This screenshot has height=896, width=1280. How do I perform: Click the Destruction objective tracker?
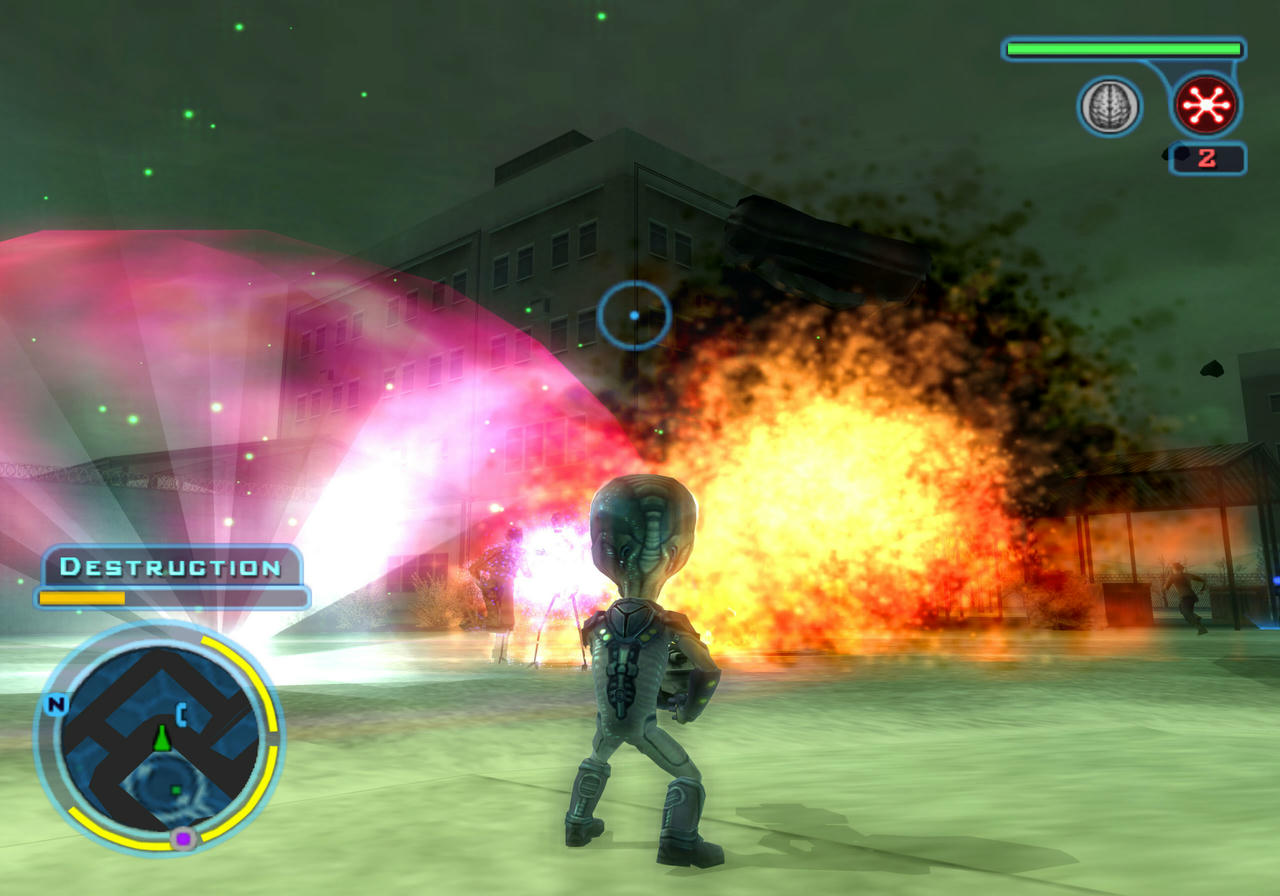pos(171,567)
